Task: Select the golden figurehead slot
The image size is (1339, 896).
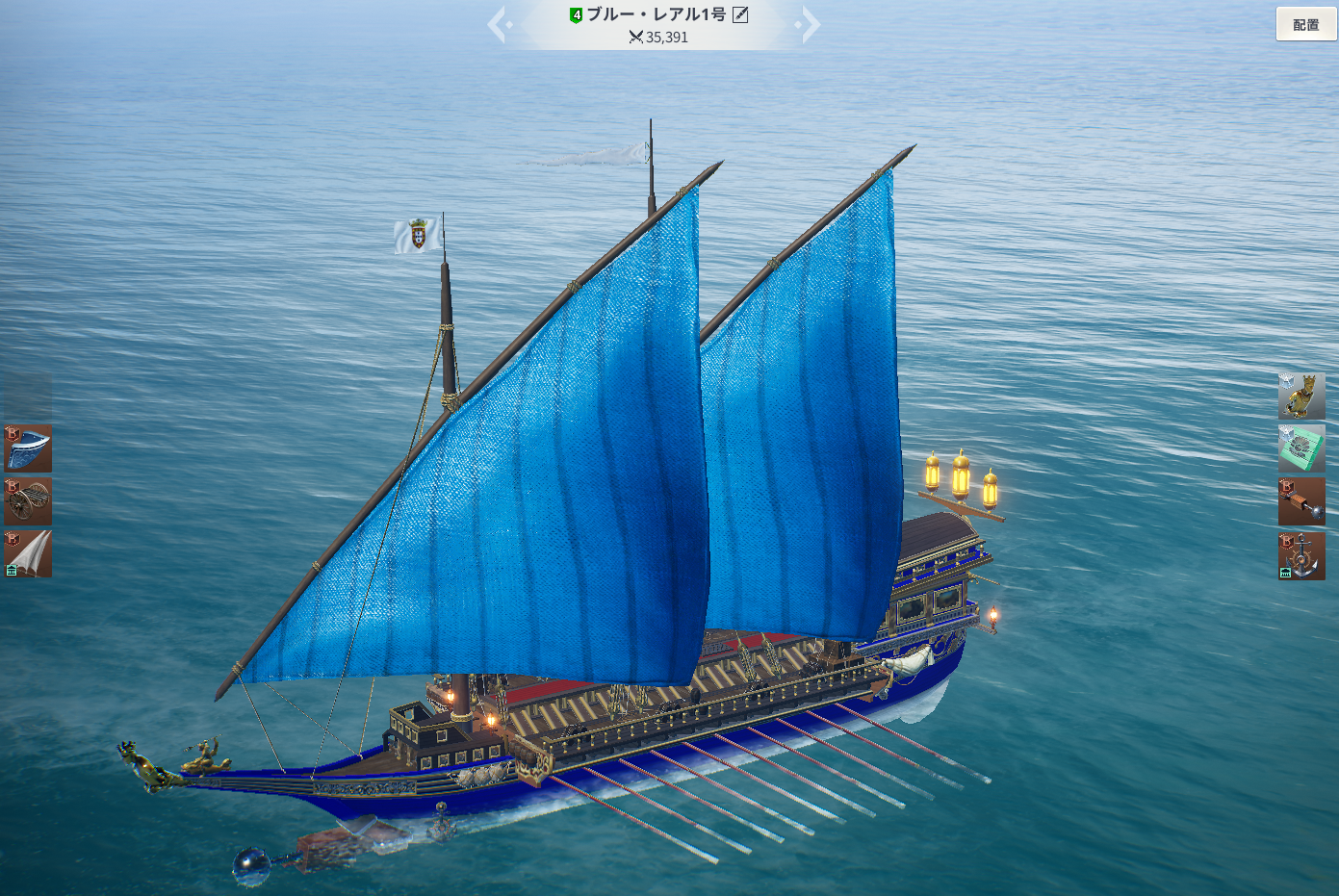Action: [x=1301, y=397]
